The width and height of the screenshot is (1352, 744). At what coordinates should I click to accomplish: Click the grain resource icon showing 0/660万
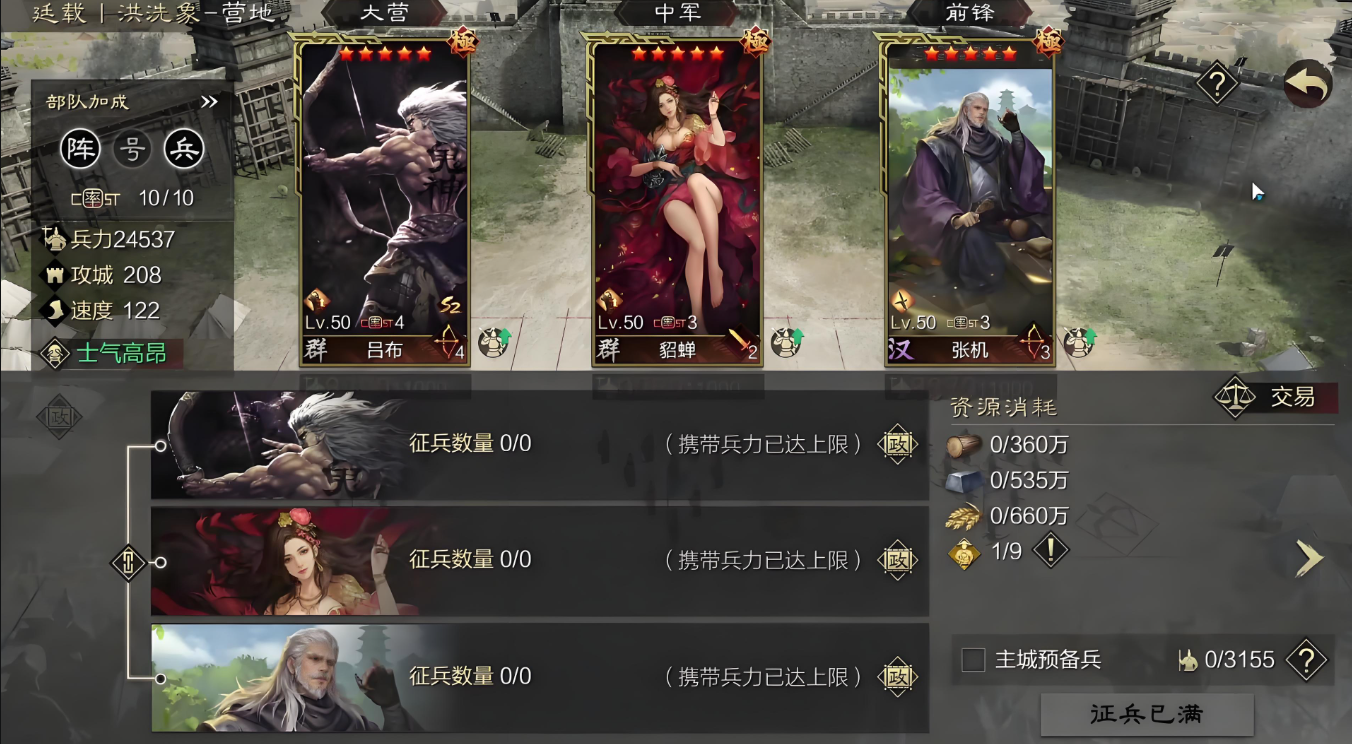click(x=963, y=518)
